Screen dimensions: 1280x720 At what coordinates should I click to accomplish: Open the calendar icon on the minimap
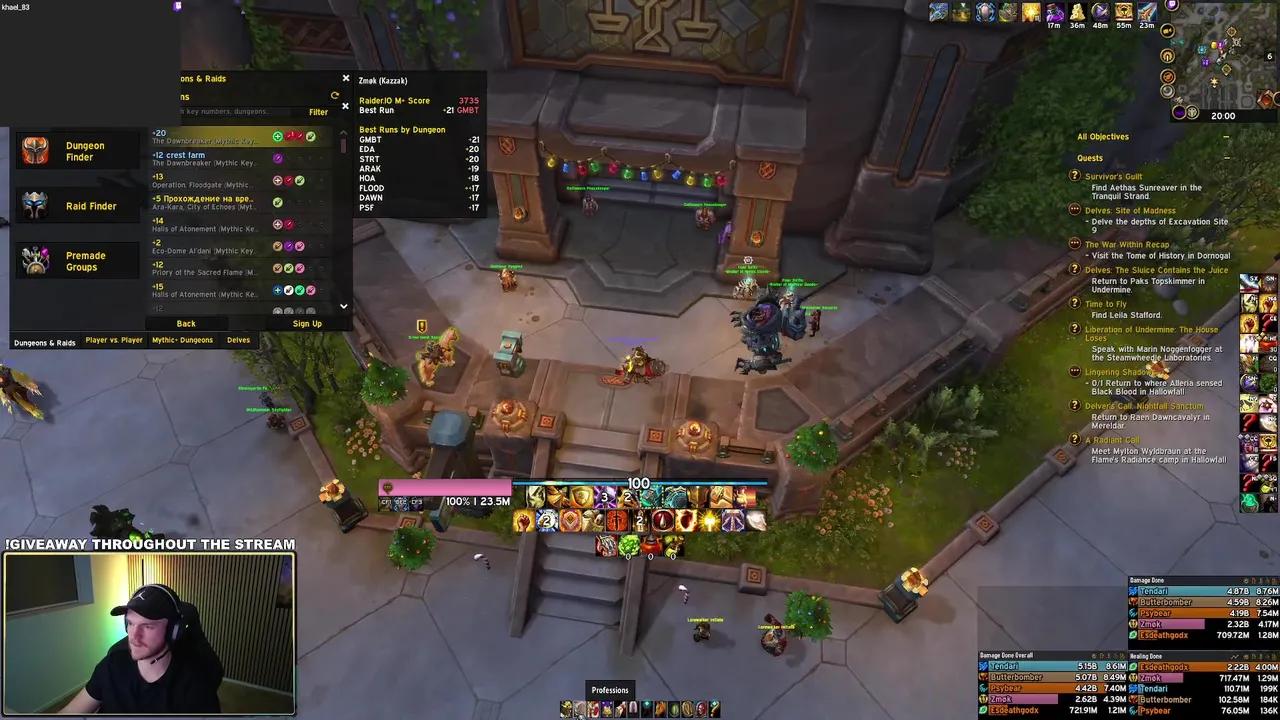[x=1269, y=56]
